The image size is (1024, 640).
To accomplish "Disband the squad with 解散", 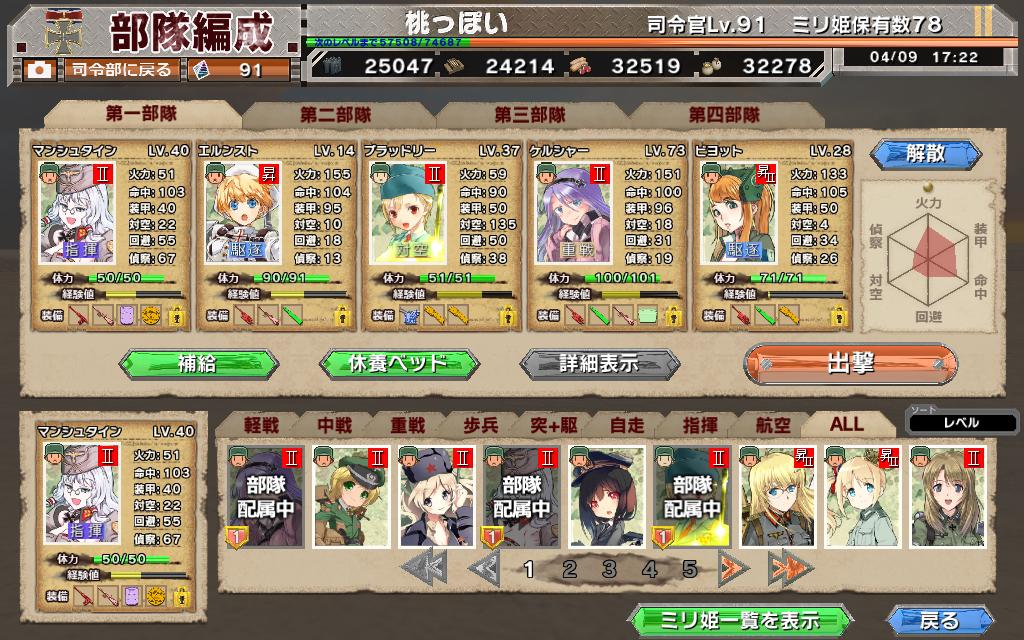I will click(911, 154).
